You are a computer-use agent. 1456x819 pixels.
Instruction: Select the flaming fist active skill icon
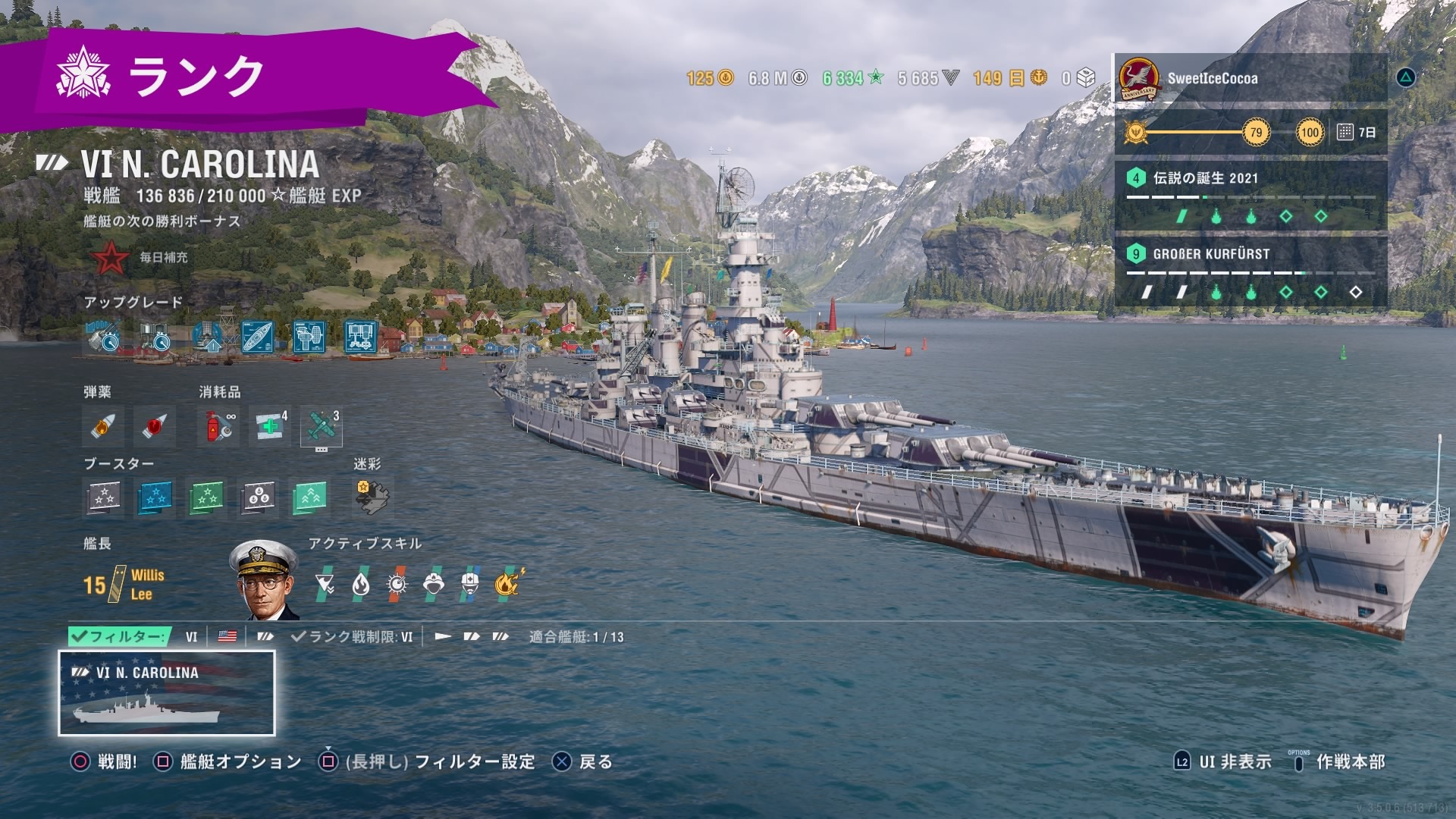[x=508, y=582]
